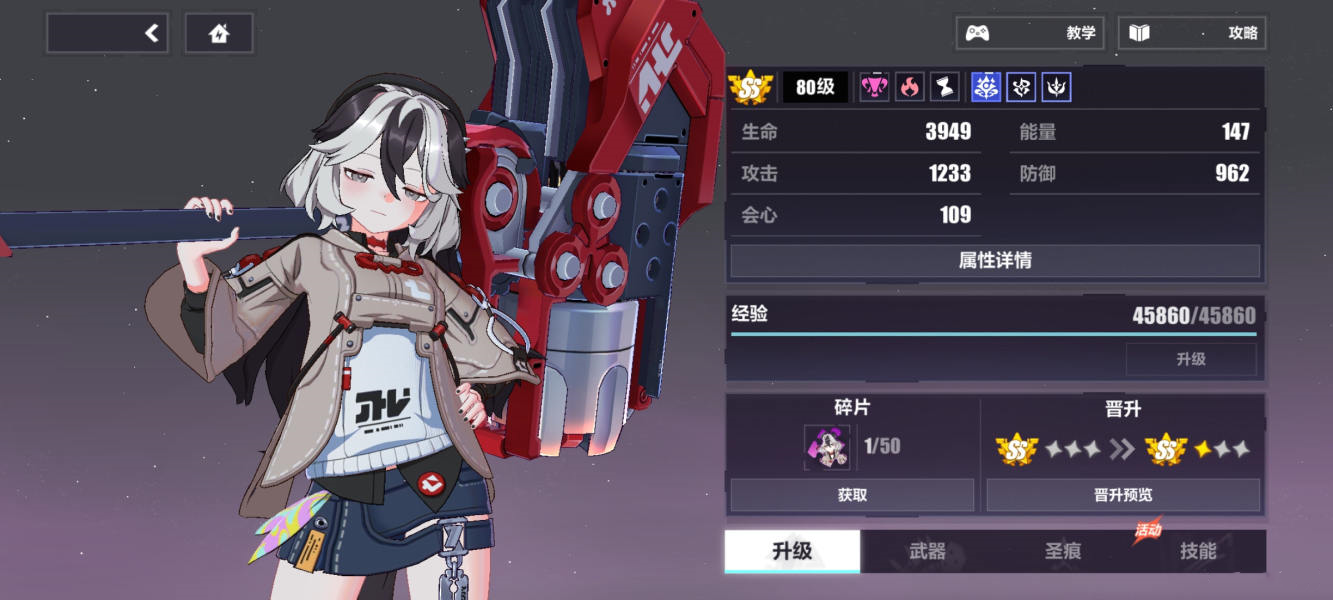
Task: Click the fire element trait icon
Action: point(909,87)
